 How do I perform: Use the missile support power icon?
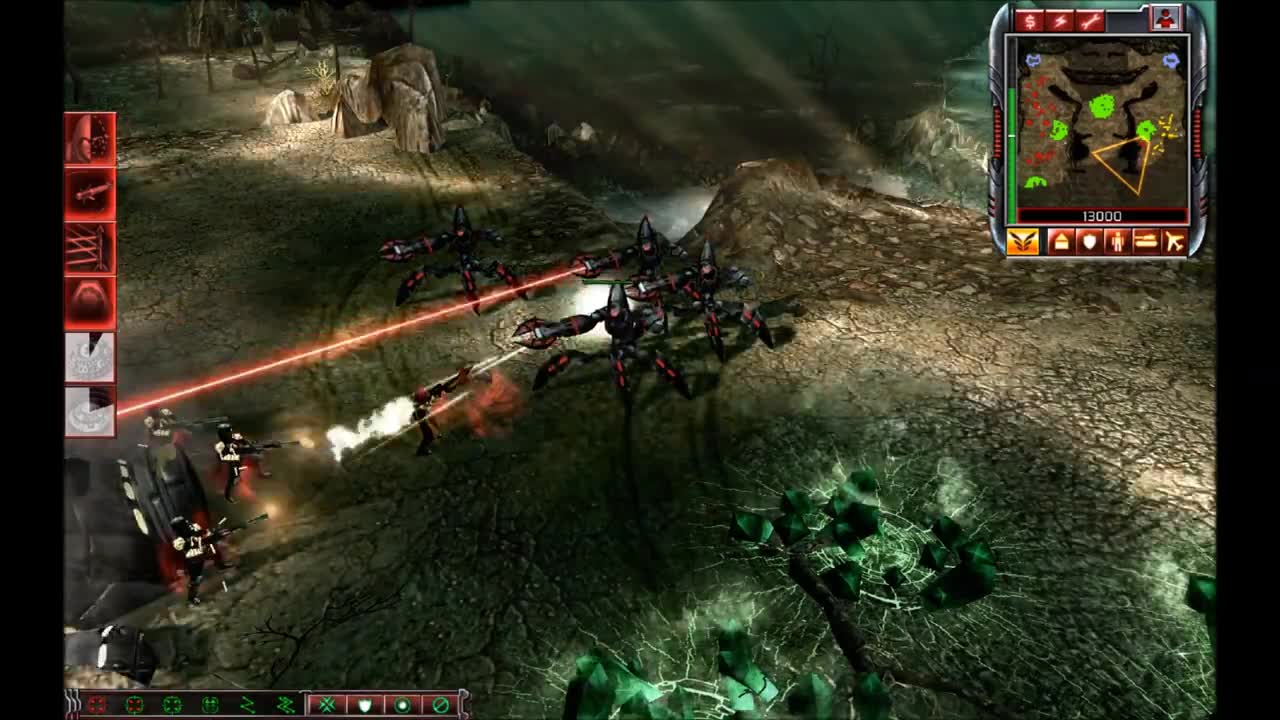point(88,195)
